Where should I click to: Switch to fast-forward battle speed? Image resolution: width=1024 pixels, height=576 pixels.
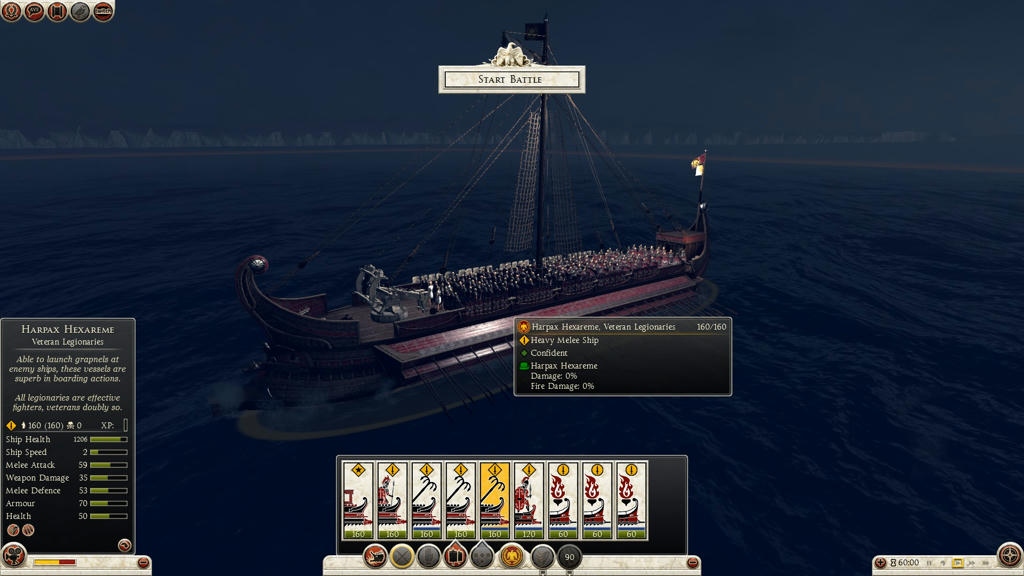(971, 563)
